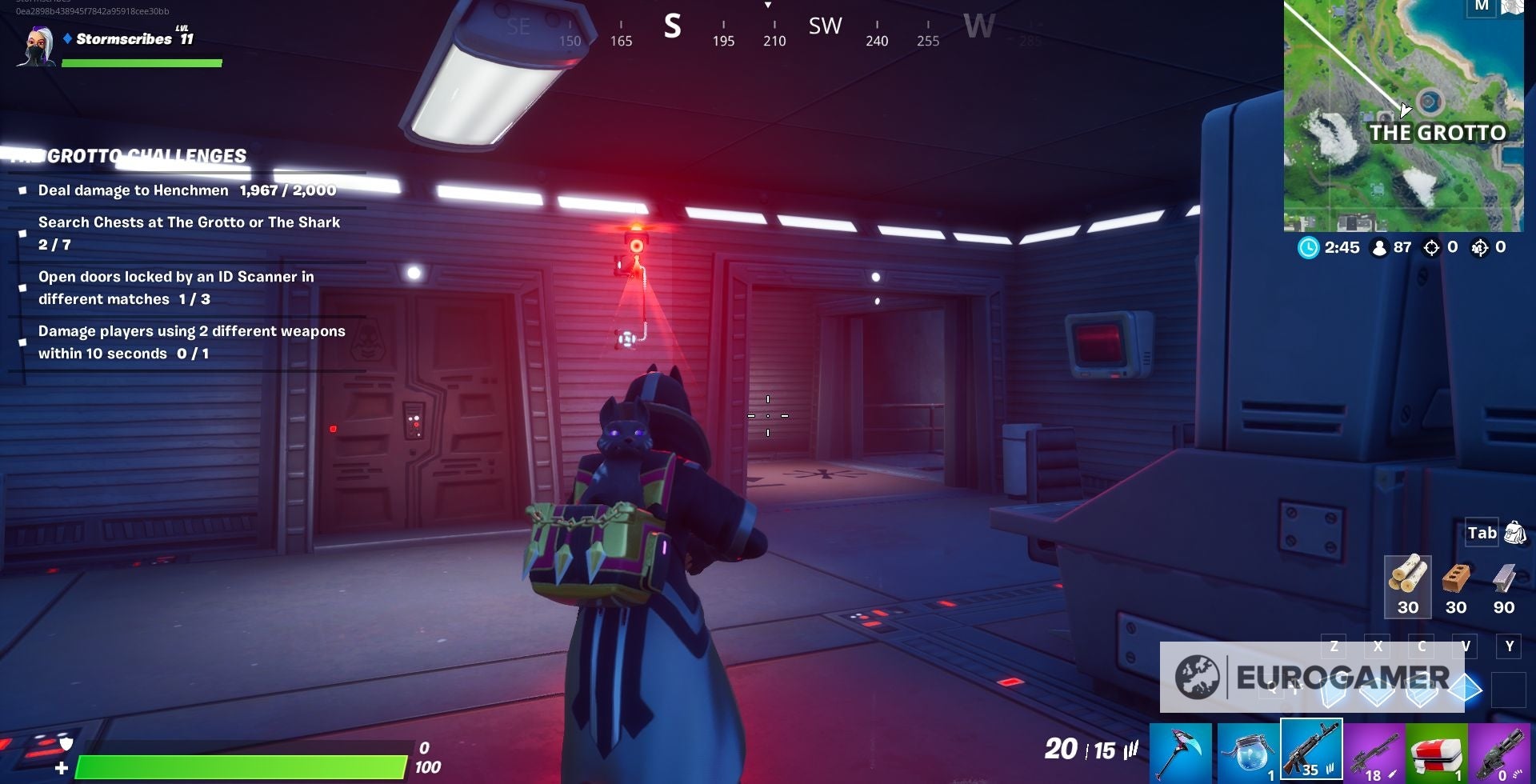Check the Open doors ID Scanner challenge box
This screenshot has width=1536, height=784.
coord(24,286)
